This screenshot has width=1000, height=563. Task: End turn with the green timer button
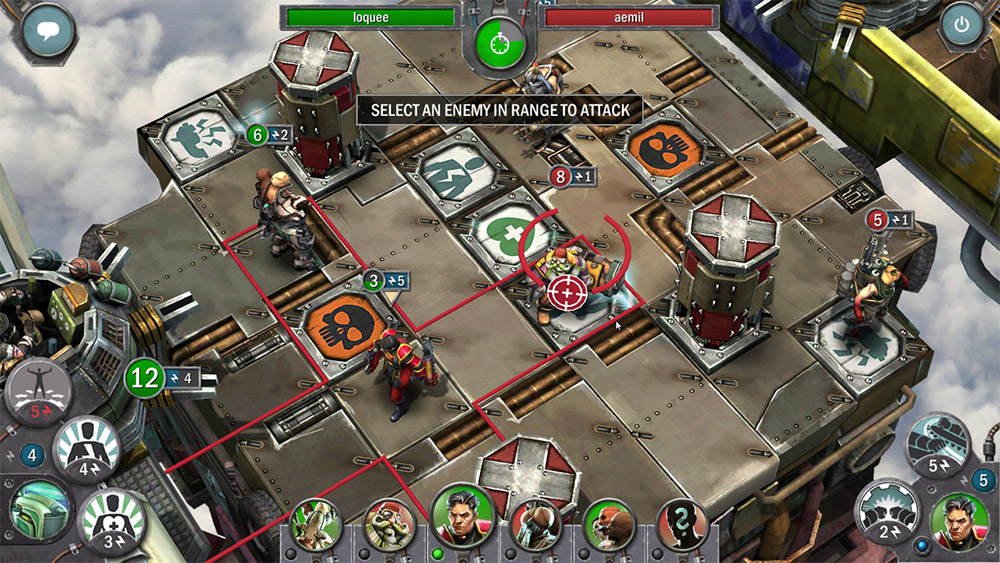(x=497, y=43)
